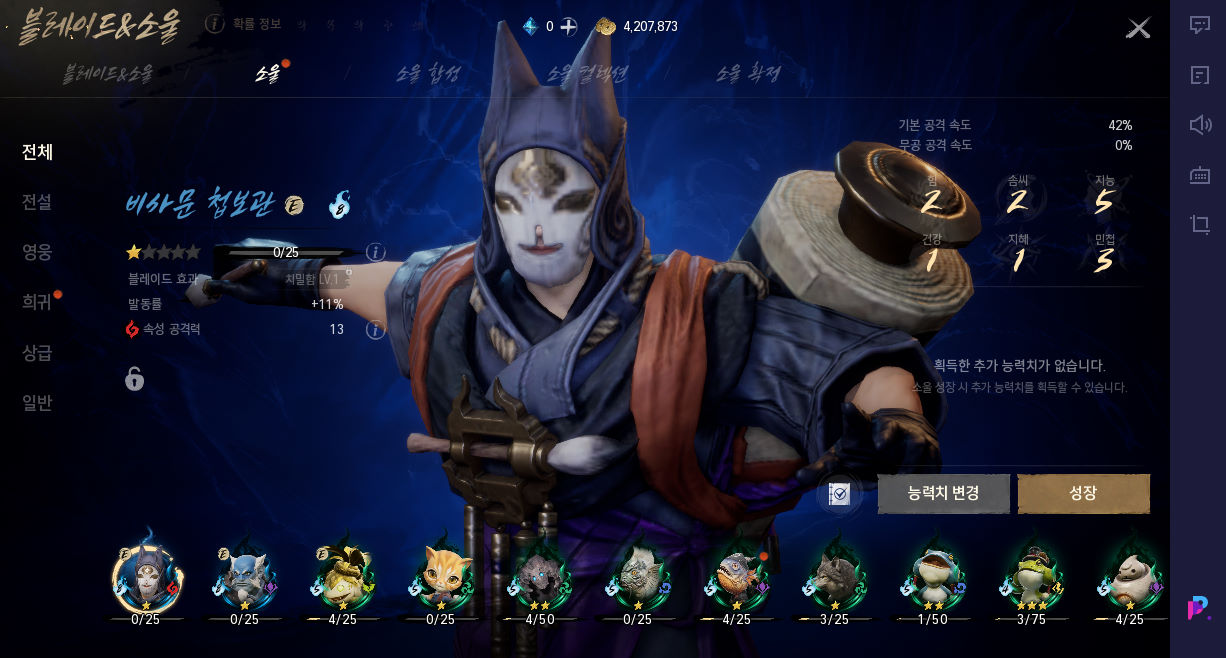Choose the gray wolf soul
Image resolution: width=1226 pixels, height=658 pixels.
[834, 576]
